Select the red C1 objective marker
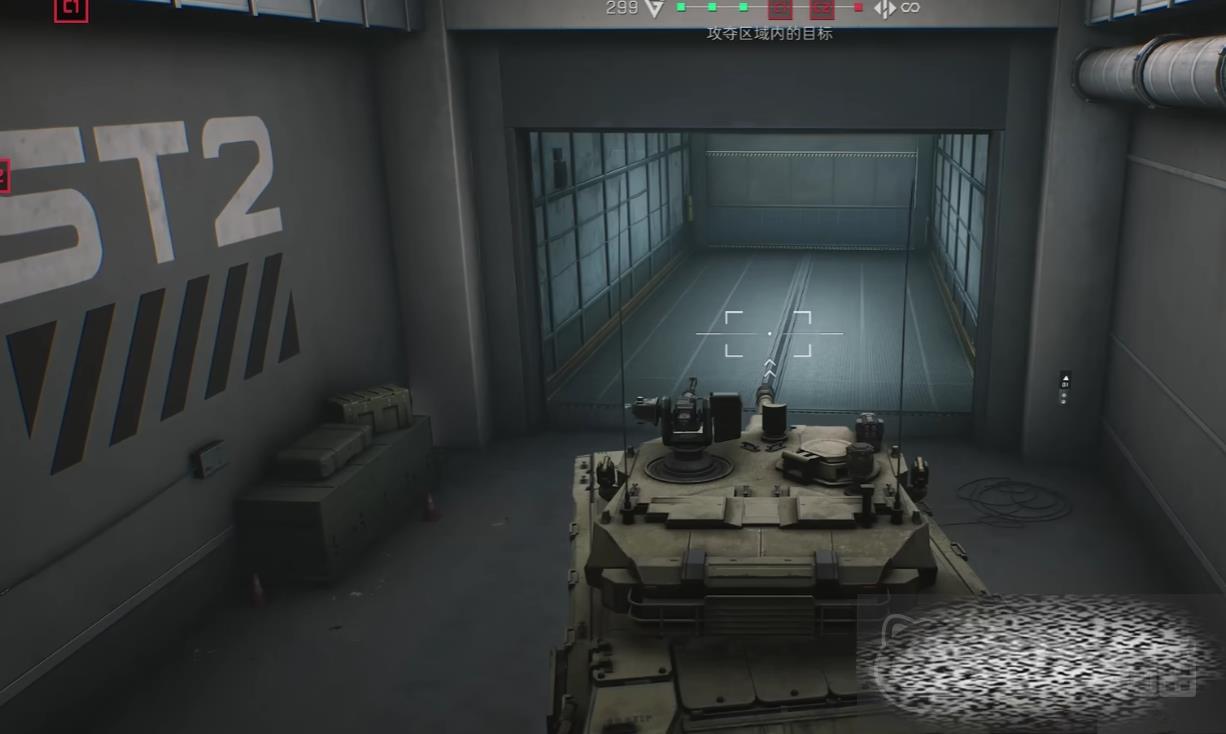Viewport: 1226px width, 734px height. pyautogui.click(x=71, y=9)
